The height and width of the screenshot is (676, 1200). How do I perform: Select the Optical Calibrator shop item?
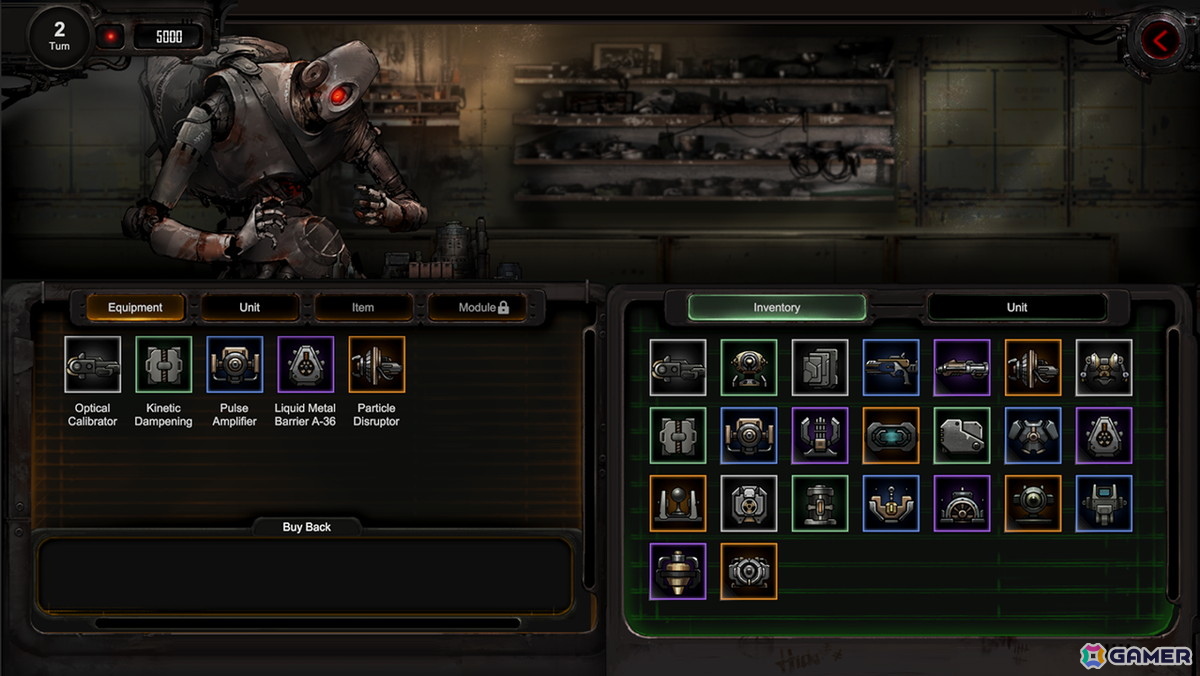(93, 364)
